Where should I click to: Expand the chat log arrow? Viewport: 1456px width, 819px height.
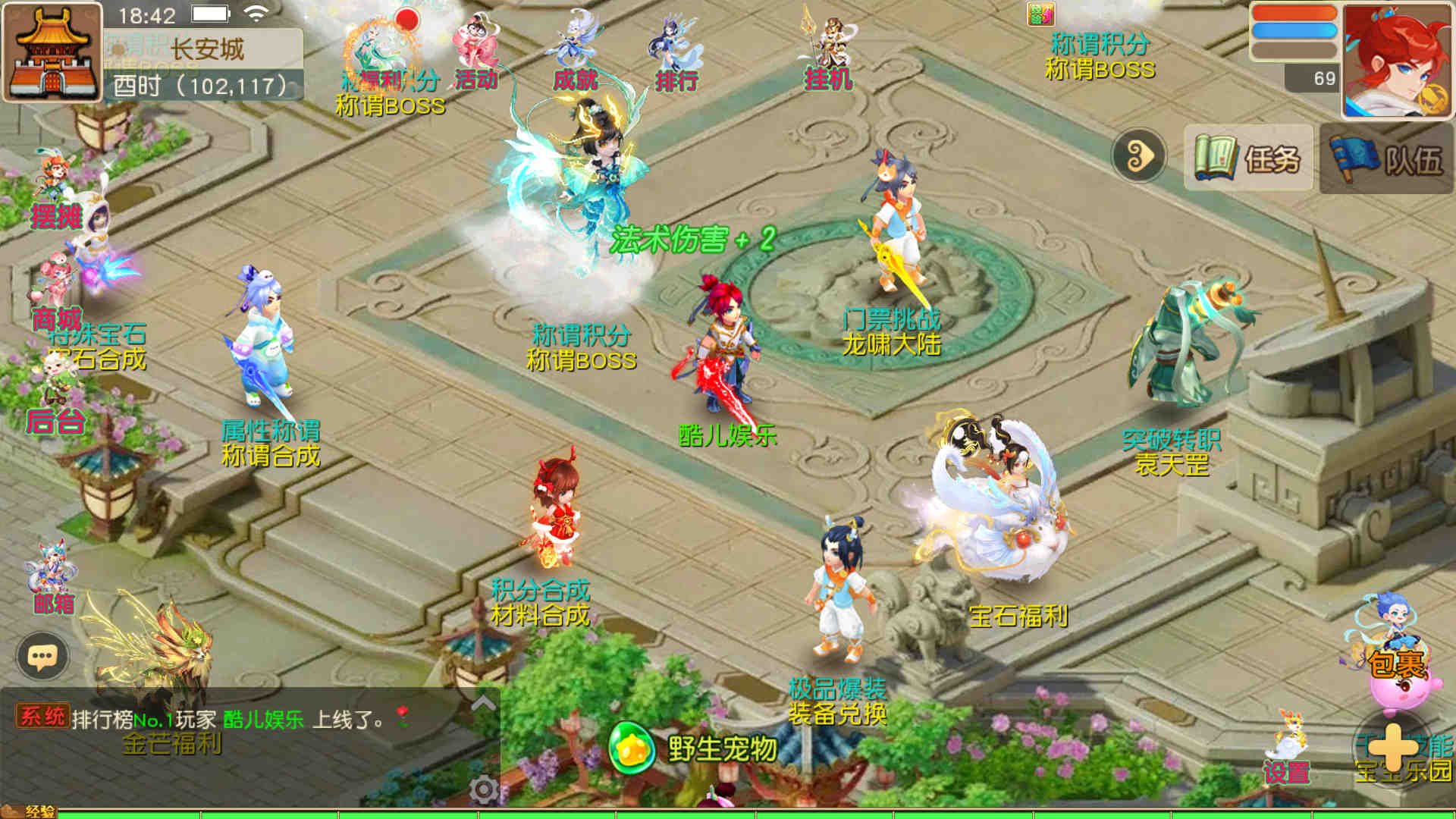click(483, 704)
